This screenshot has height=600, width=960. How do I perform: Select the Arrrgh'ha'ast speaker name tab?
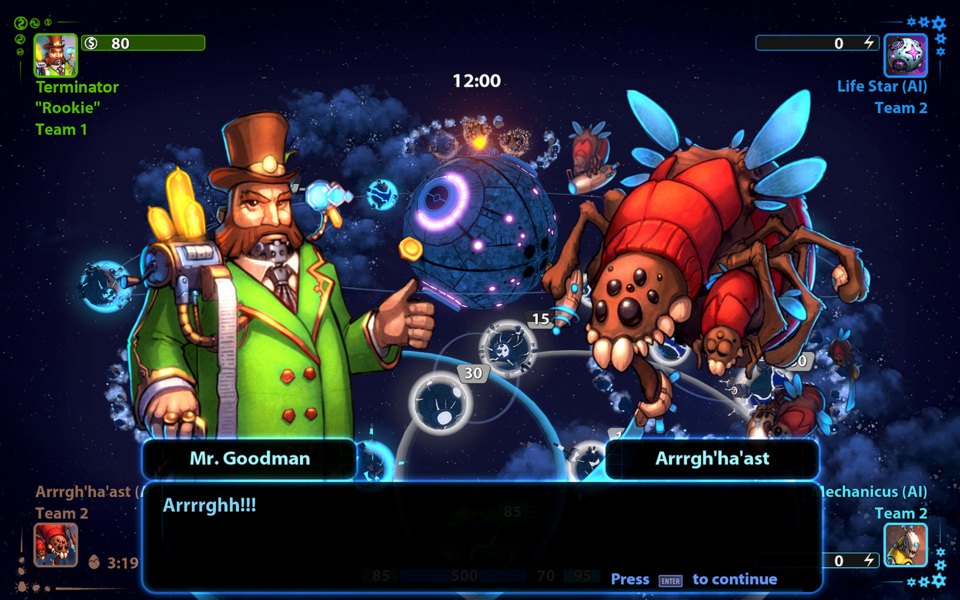tap(712, 459)
